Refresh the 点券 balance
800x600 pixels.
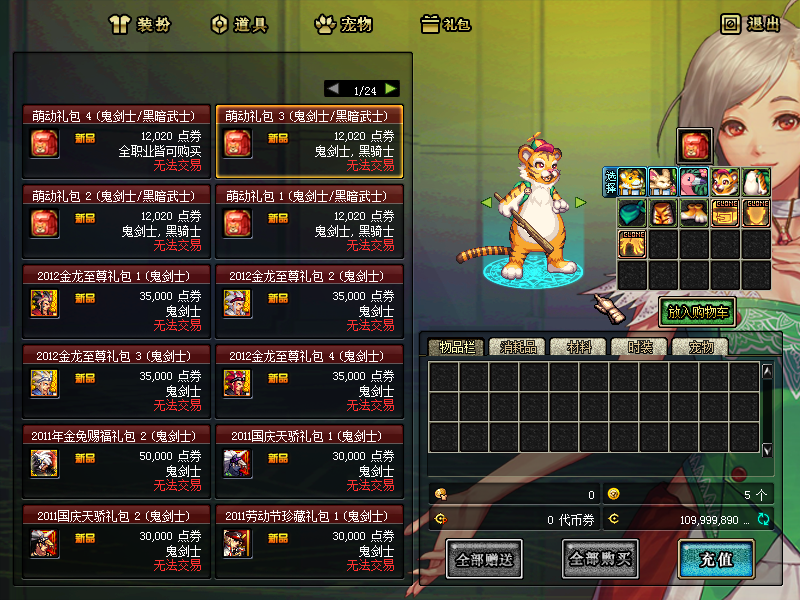pyautogui.click(x=763, y=519)
